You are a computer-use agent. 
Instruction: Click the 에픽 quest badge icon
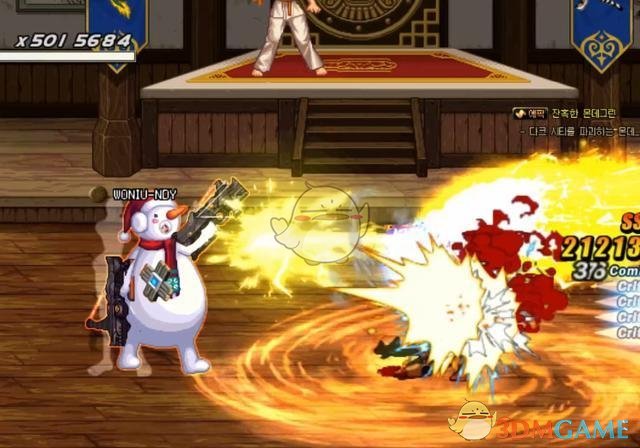coord(529,113)
